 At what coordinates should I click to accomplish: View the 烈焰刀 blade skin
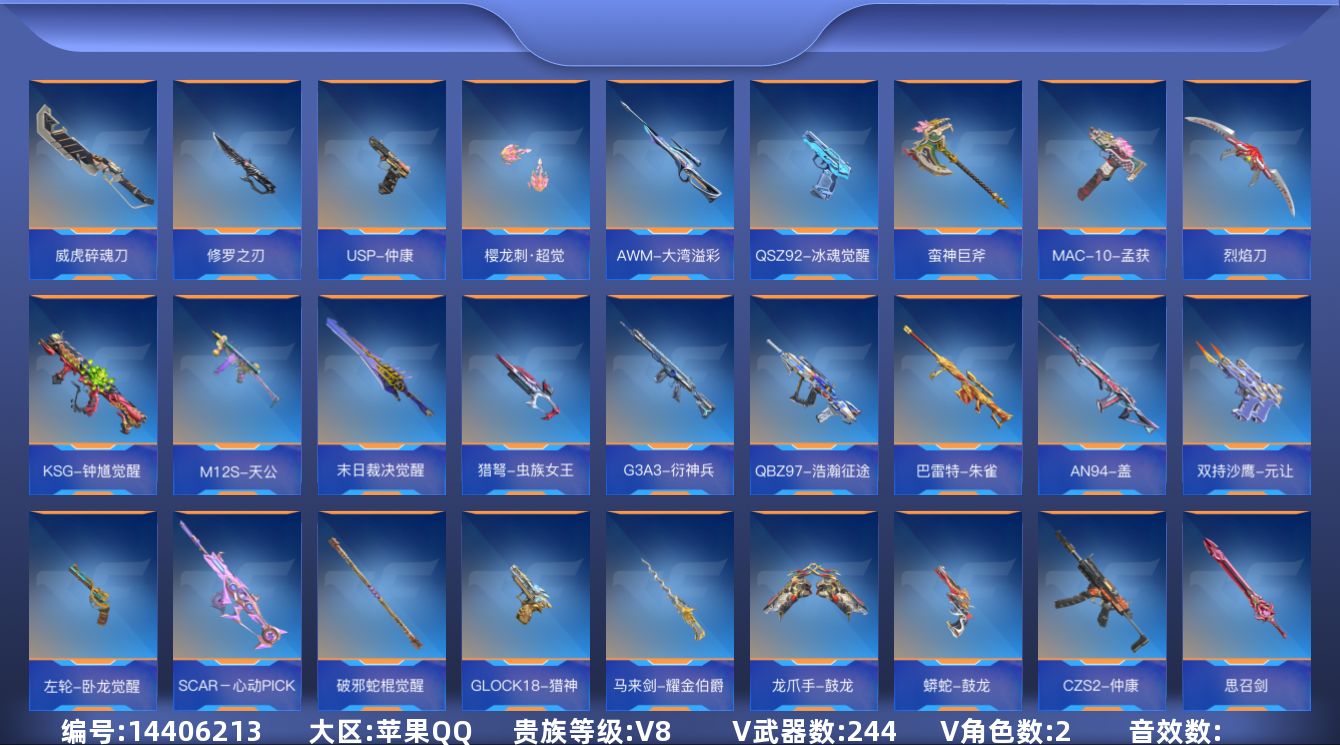click(1245, 170)
